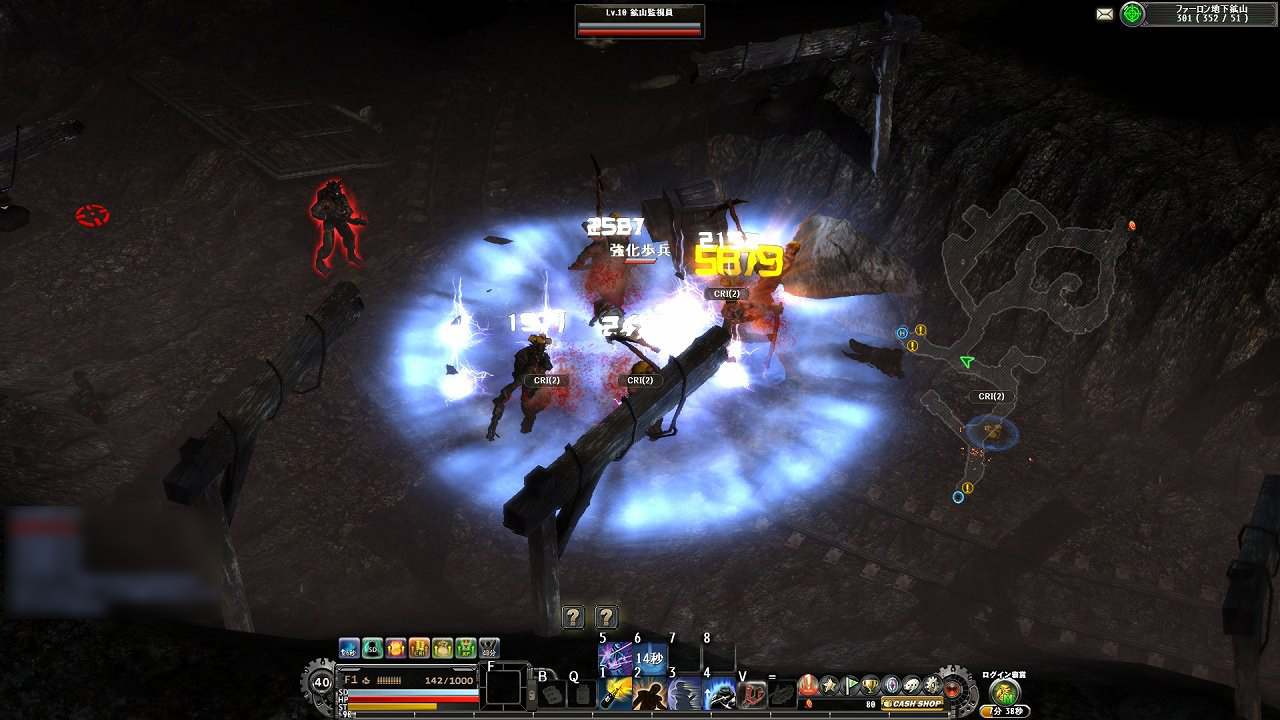Screen dimensions: 1280x720
Task: Activate the blue aura soldier skill in slot 4
Action: pos(720,693)
